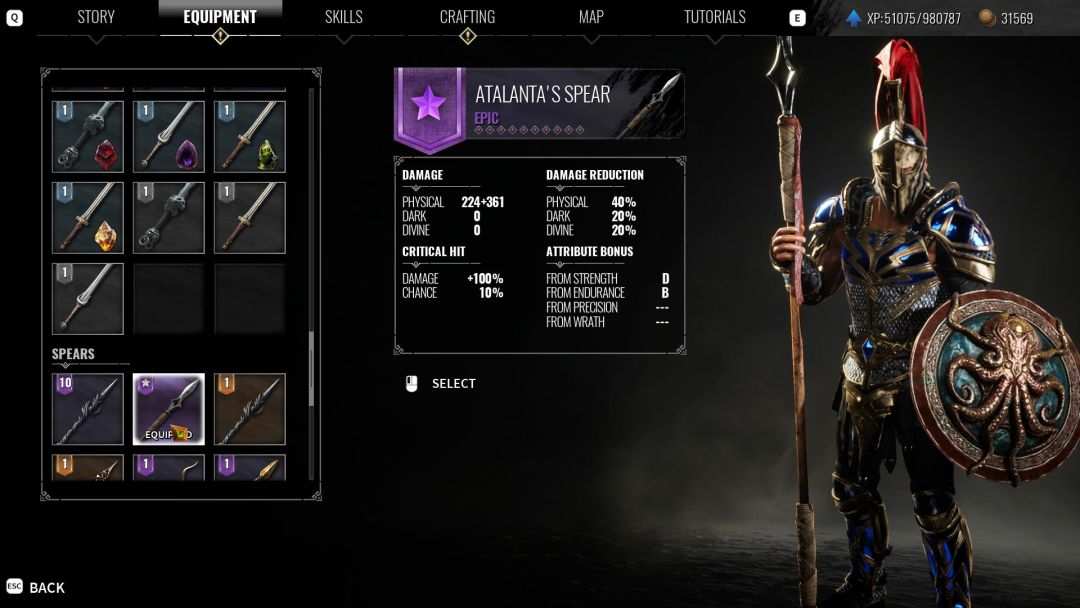Choose the sword with purple gem
The height and width of the screenshot is (608, 1080).
pos(169,137)
